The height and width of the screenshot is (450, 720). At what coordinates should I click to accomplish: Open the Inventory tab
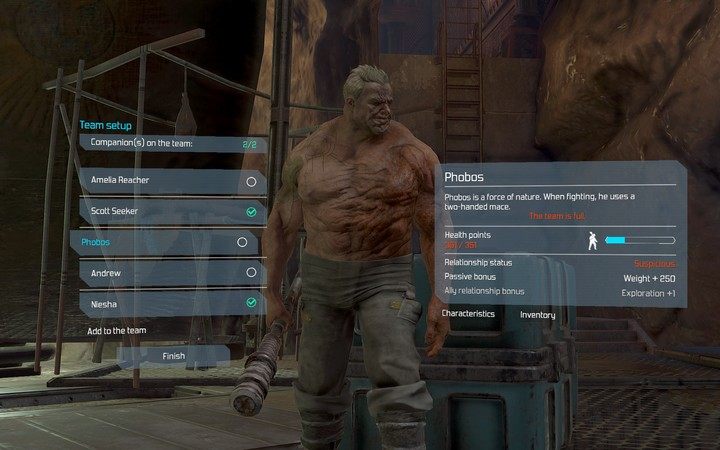pos(538,315)
